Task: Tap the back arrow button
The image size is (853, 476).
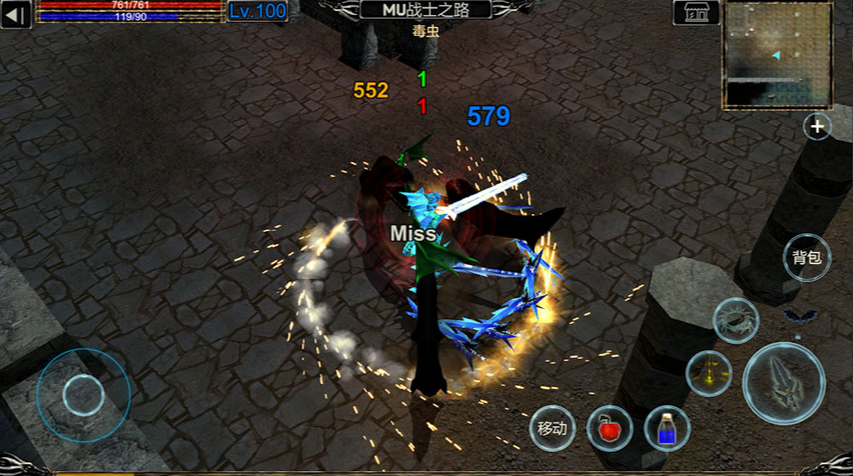Action: 16,14
